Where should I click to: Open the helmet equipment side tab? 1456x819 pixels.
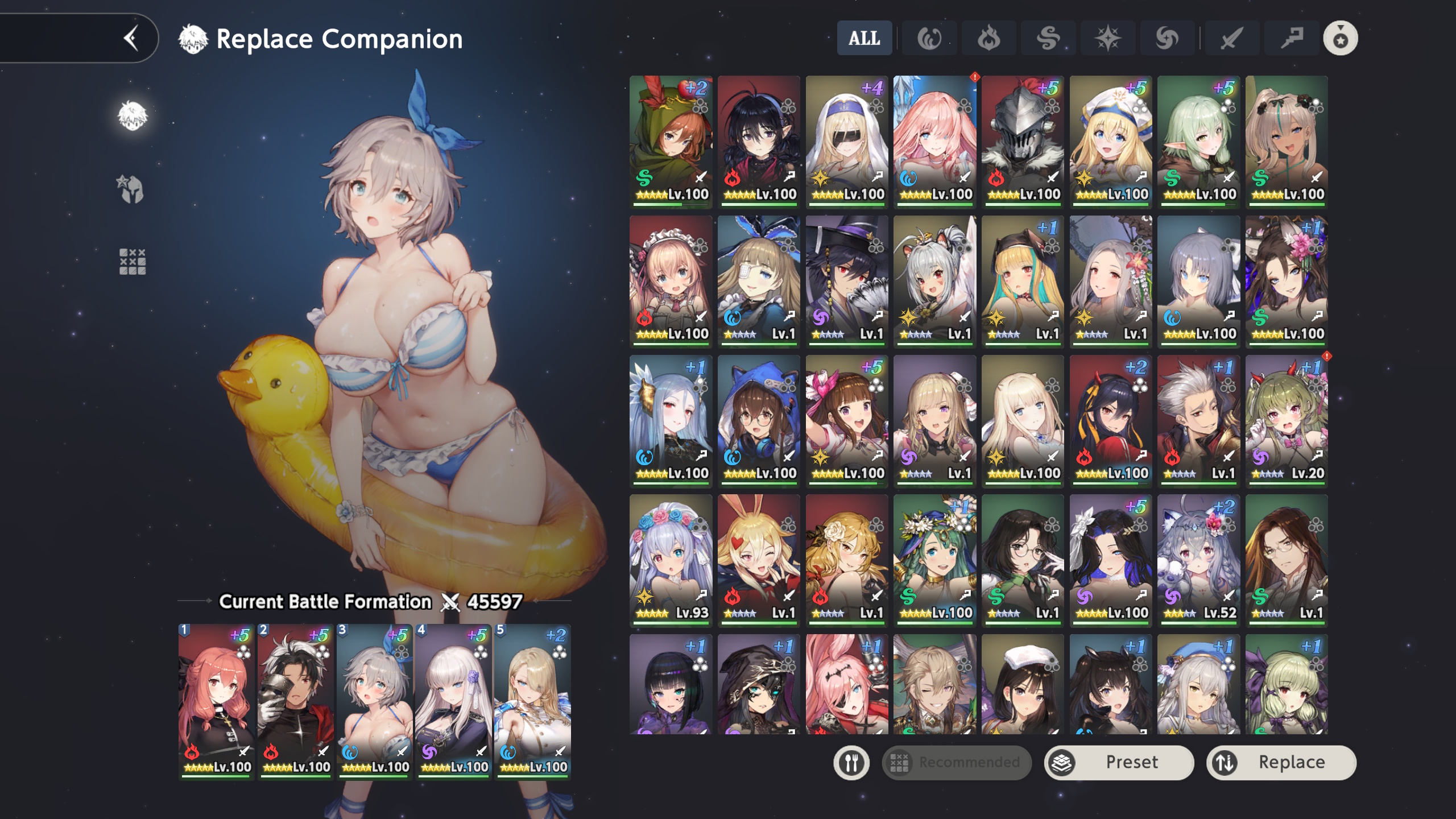[132, 189]
